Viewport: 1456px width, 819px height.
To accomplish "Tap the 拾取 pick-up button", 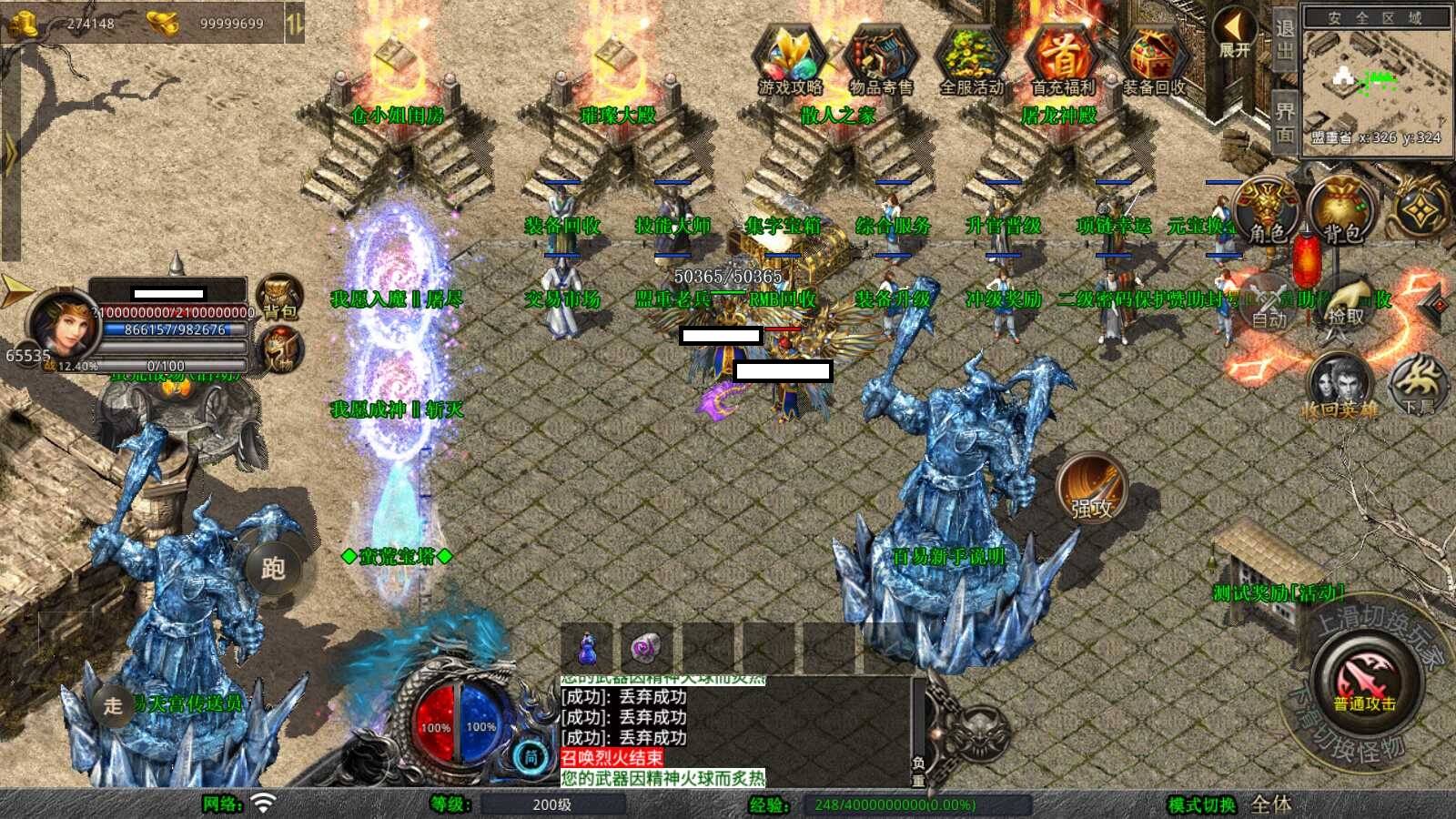I will pyautogui.click(x=1346, y=305).
